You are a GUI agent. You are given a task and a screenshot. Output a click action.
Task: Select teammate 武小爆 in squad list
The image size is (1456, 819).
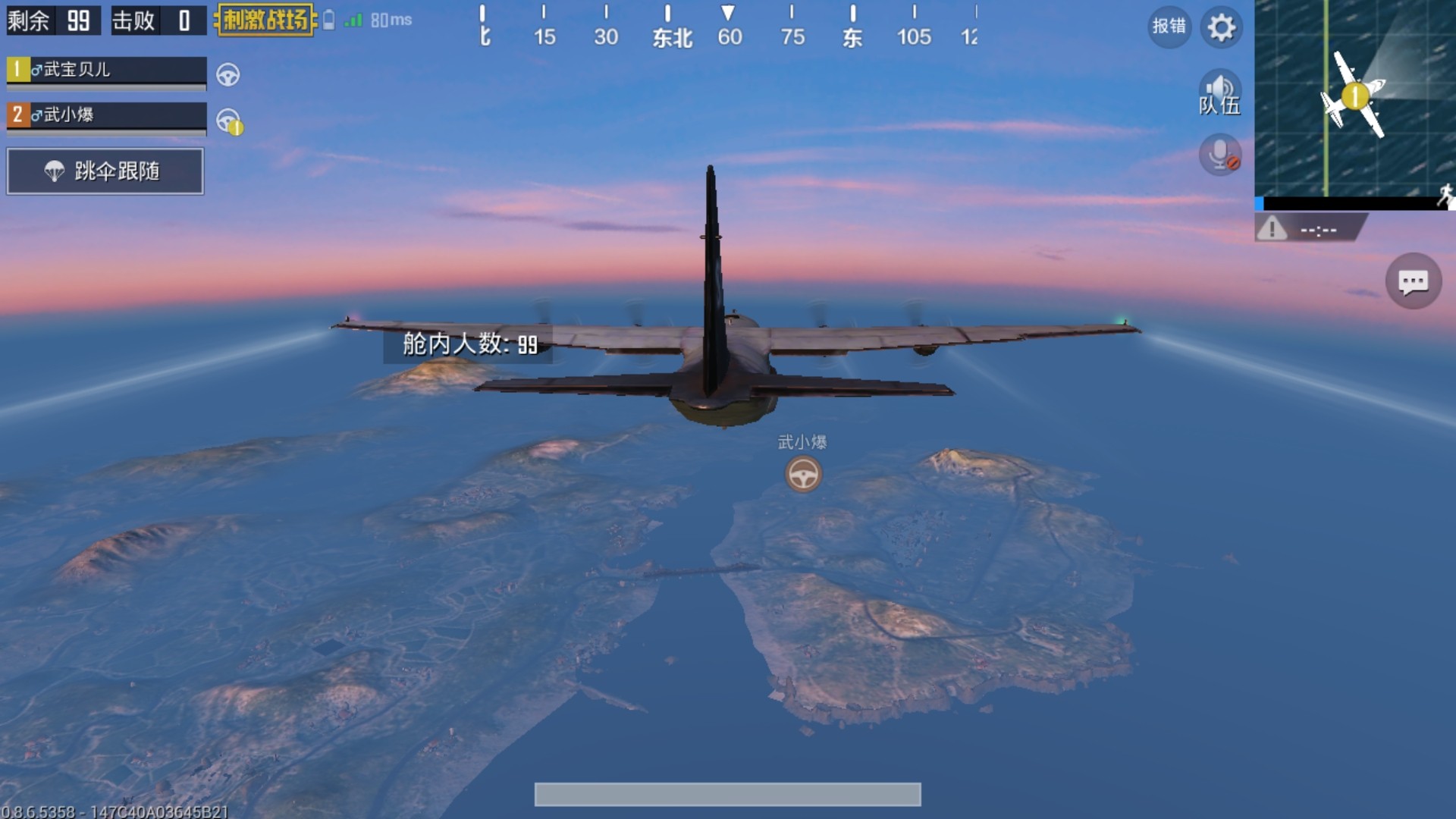[x=106, y=115]
